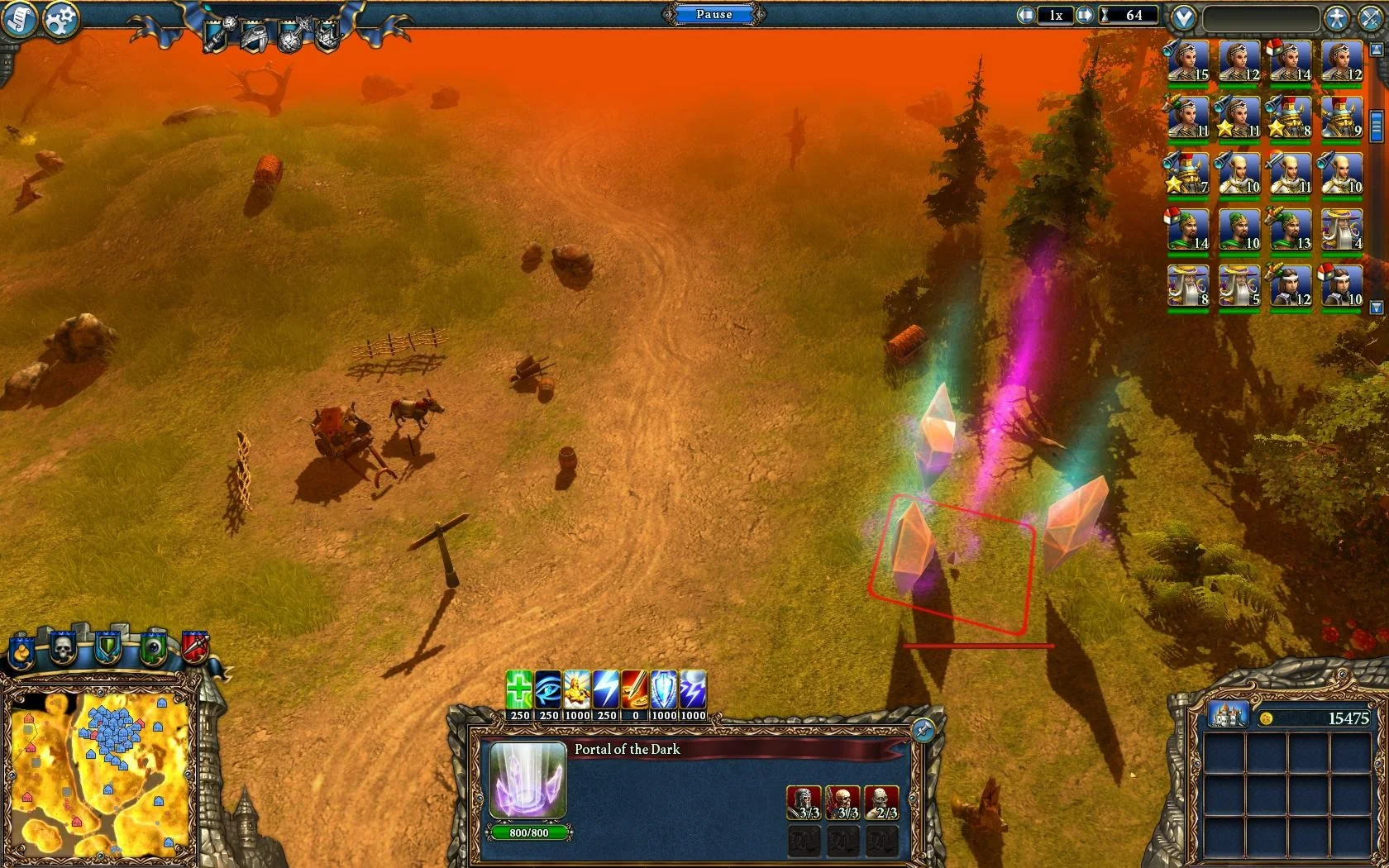
Task: Cast the golden deity spell
Action: [x=577, y=689]
